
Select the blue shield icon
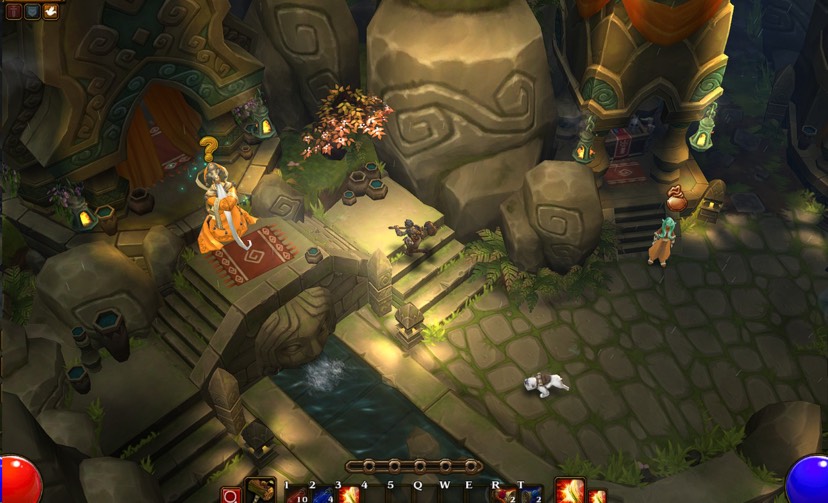[x=31, y=12]
